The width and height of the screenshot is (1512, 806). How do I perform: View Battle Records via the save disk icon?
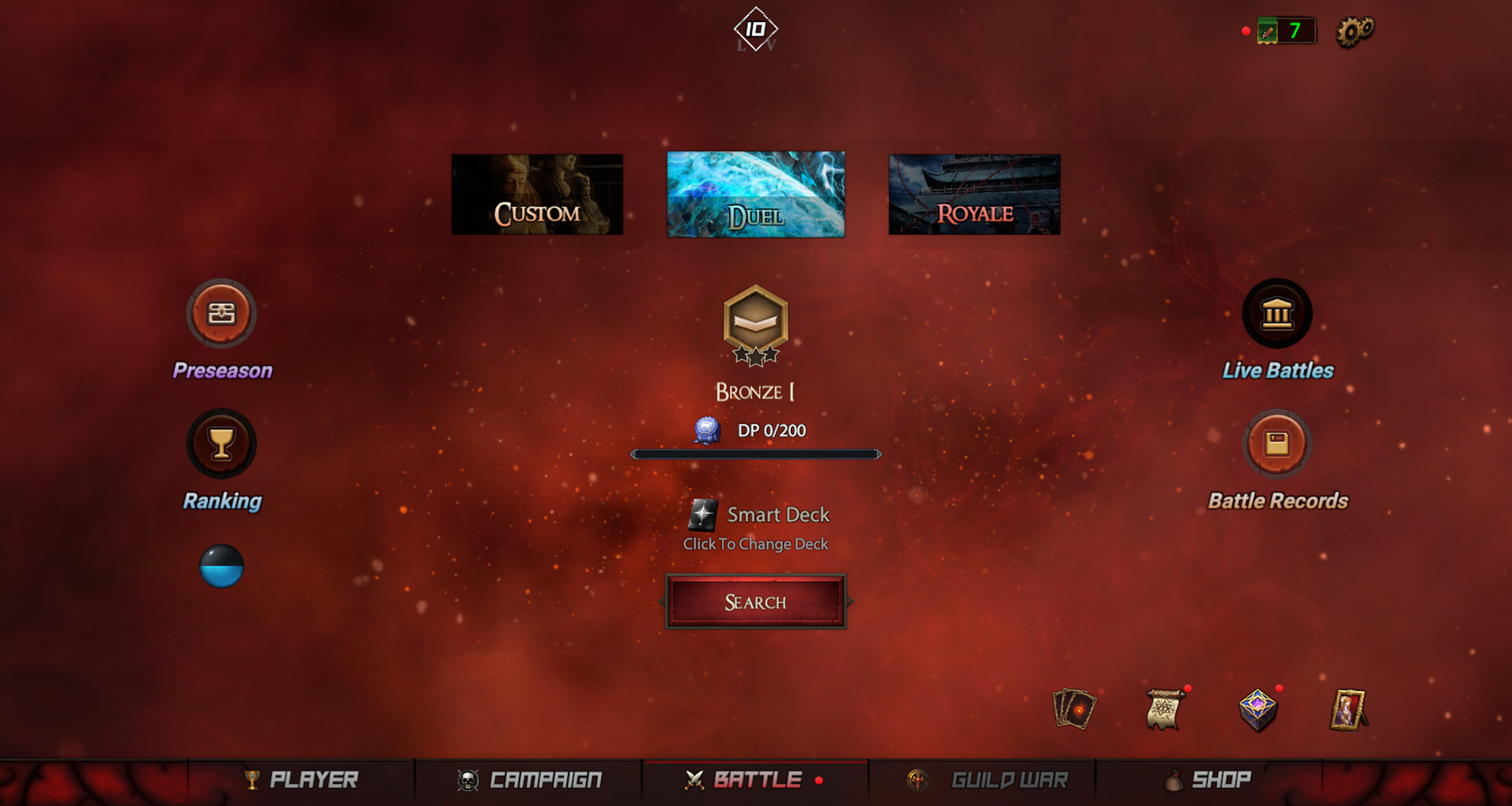(x=1277, y=443)
